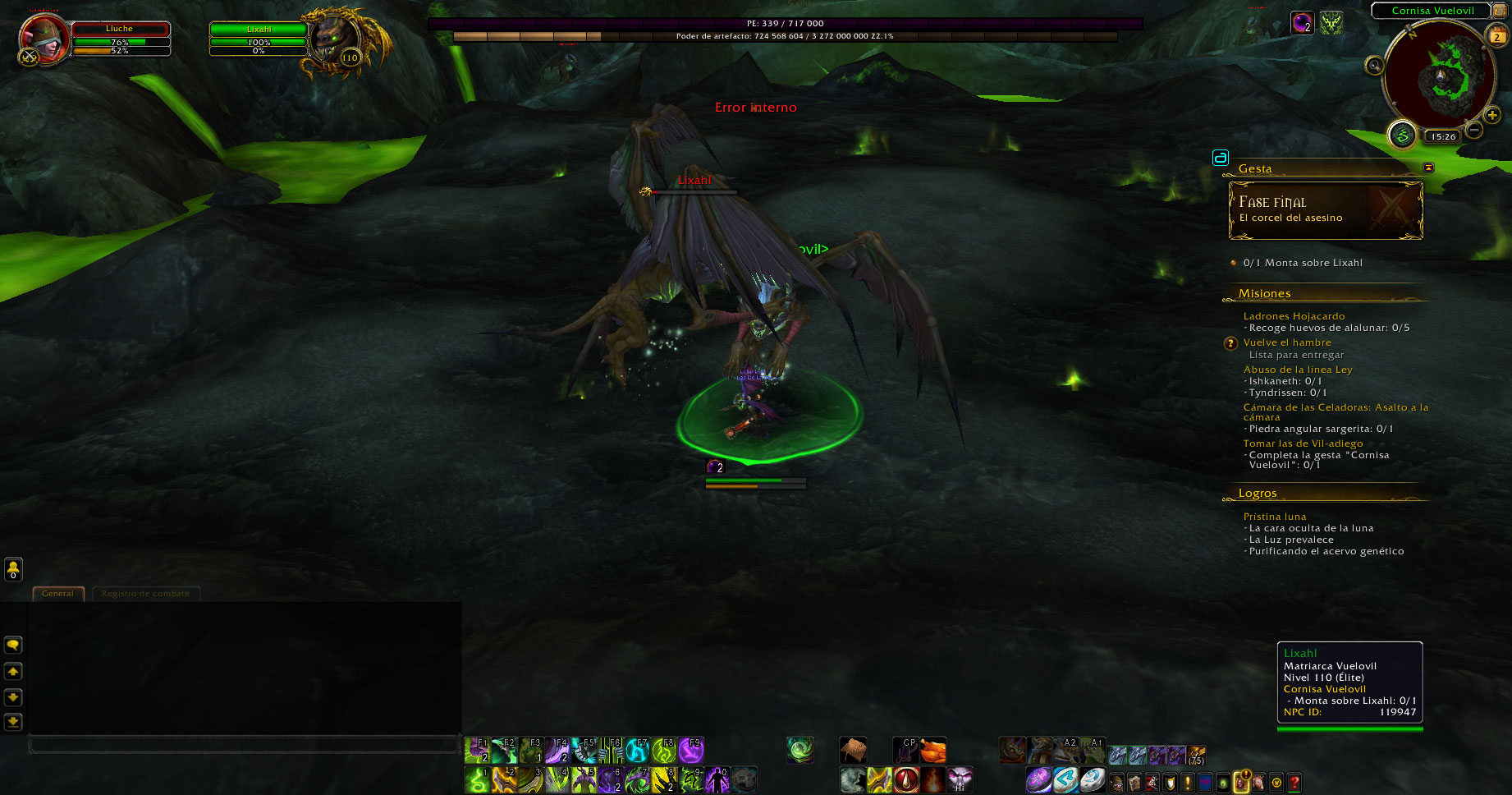This screenshot has width=1512, height=795.
Task: Zoom in on the minimap
Action: pos(1492,115)
